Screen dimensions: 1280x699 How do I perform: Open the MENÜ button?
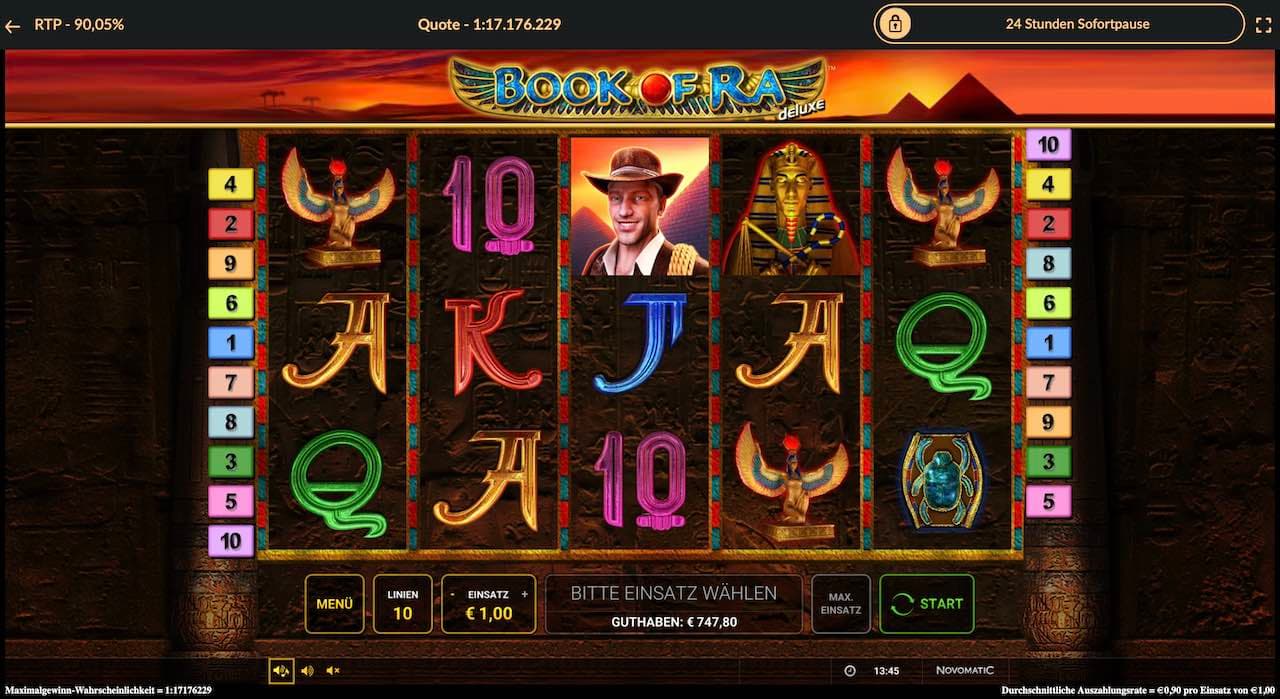coord(334,604)
